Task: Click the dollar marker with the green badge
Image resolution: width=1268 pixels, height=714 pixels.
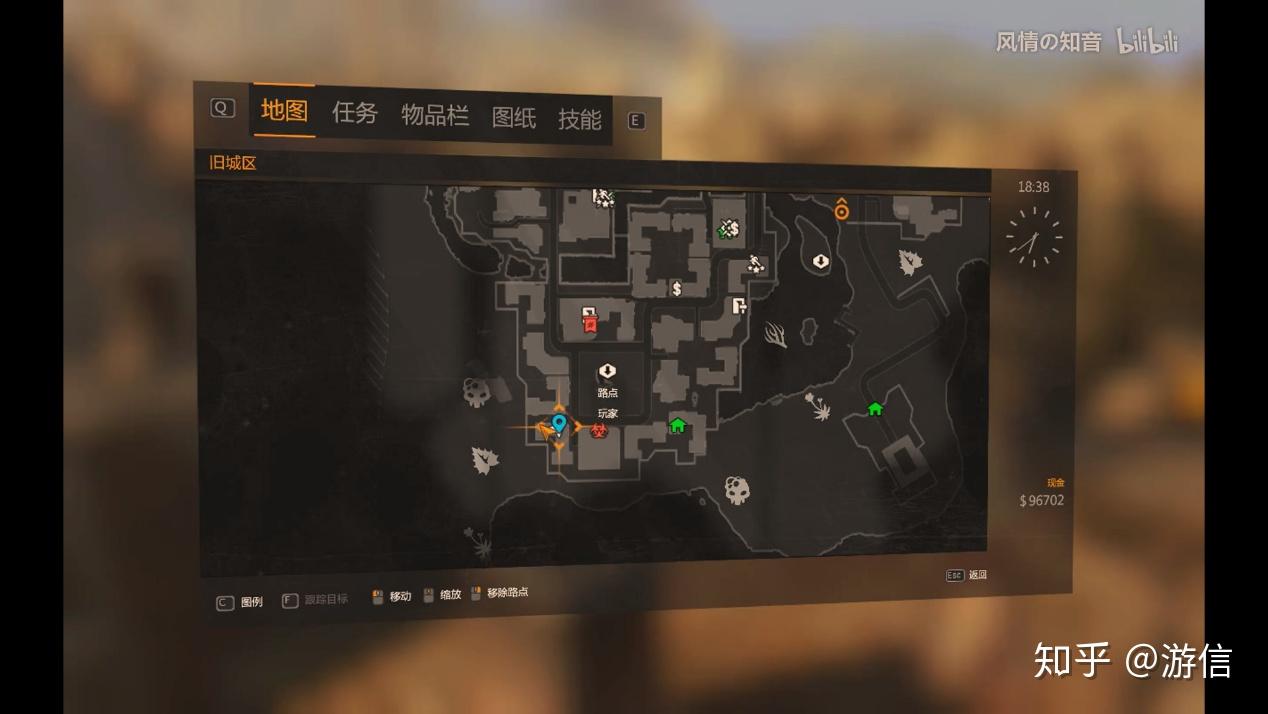Action: click(729, 229)
